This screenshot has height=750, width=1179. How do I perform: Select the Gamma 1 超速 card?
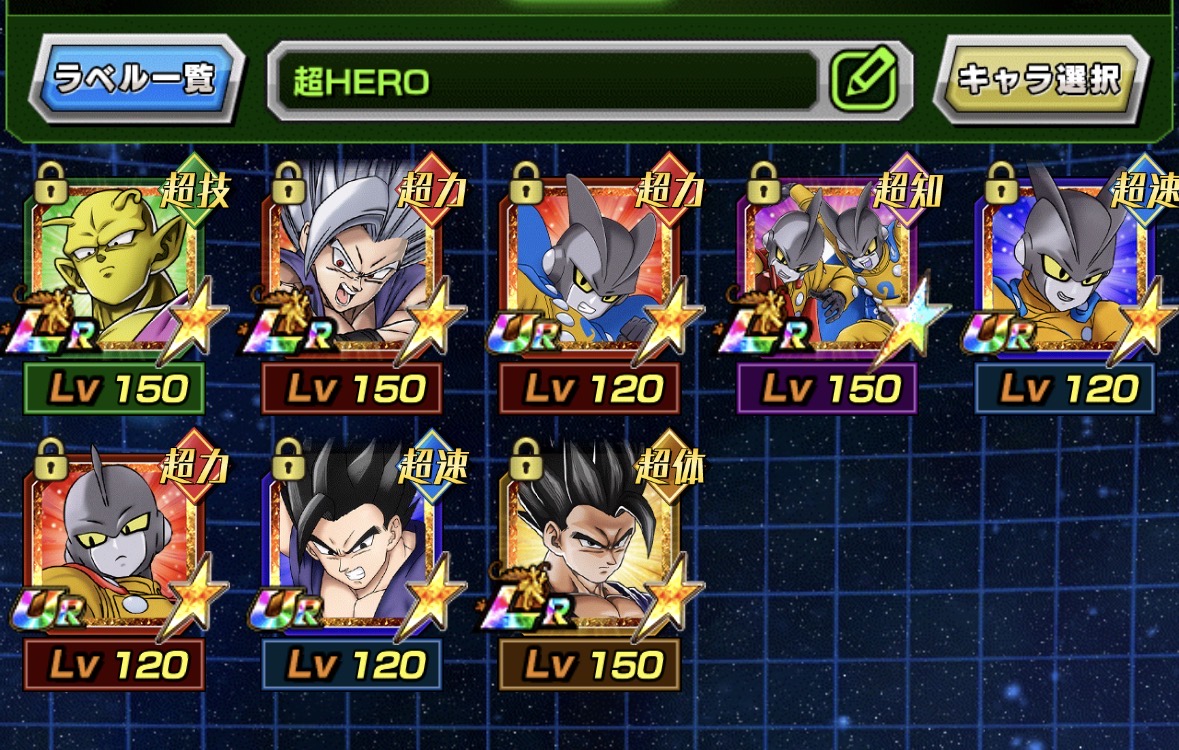[x=1066, y=270]
